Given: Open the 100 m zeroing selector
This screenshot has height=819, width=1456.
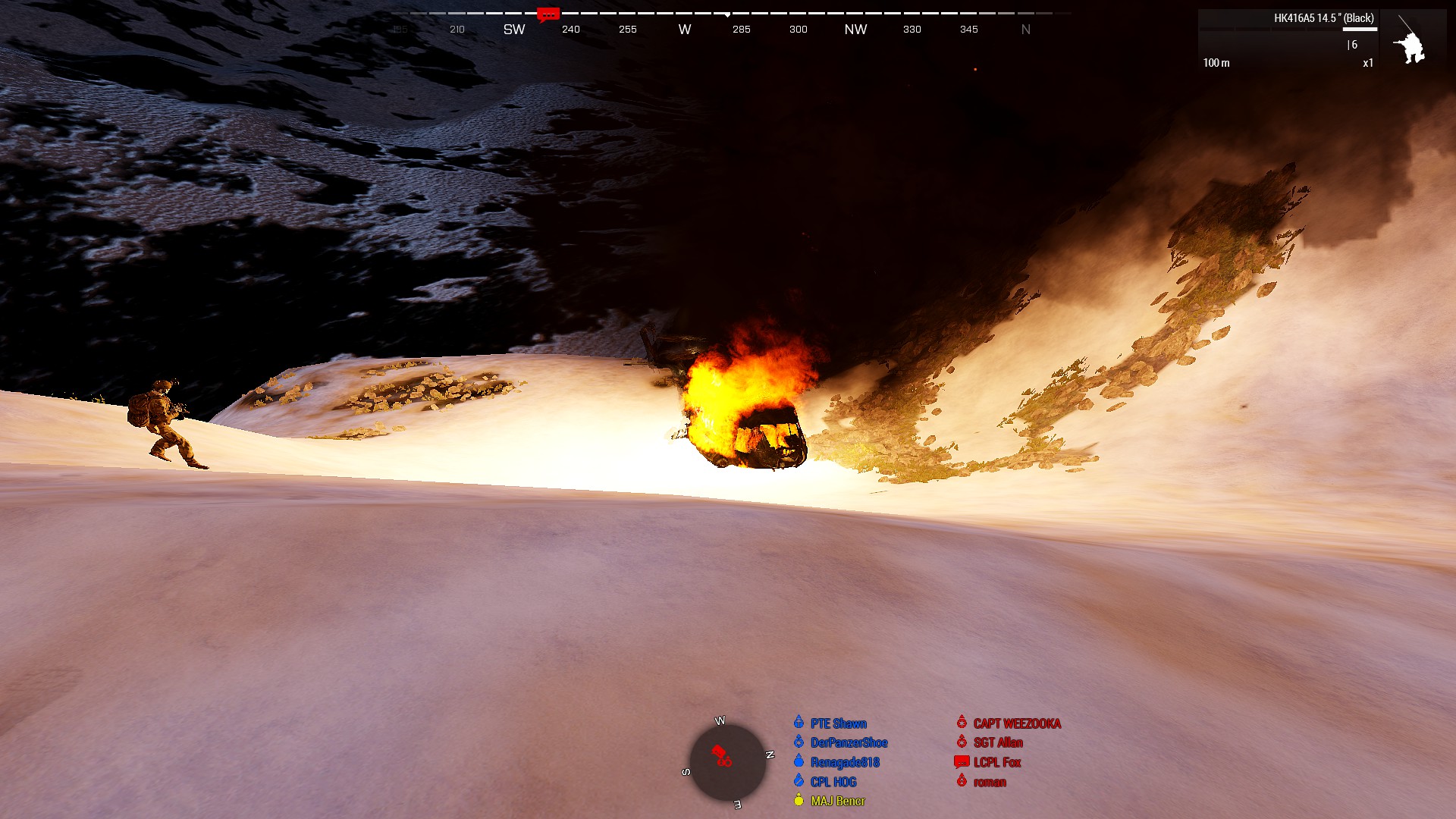Looking at the screenshot, I should 1216,63.
